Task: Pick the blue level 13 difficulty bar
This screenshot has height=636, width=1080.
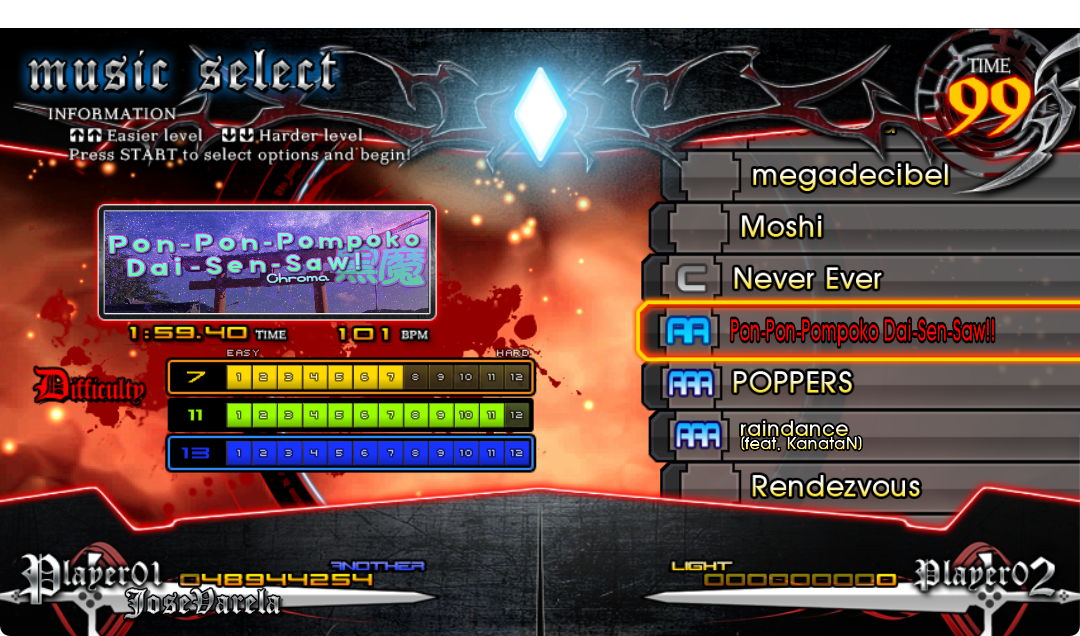Action: coord(350,453)
